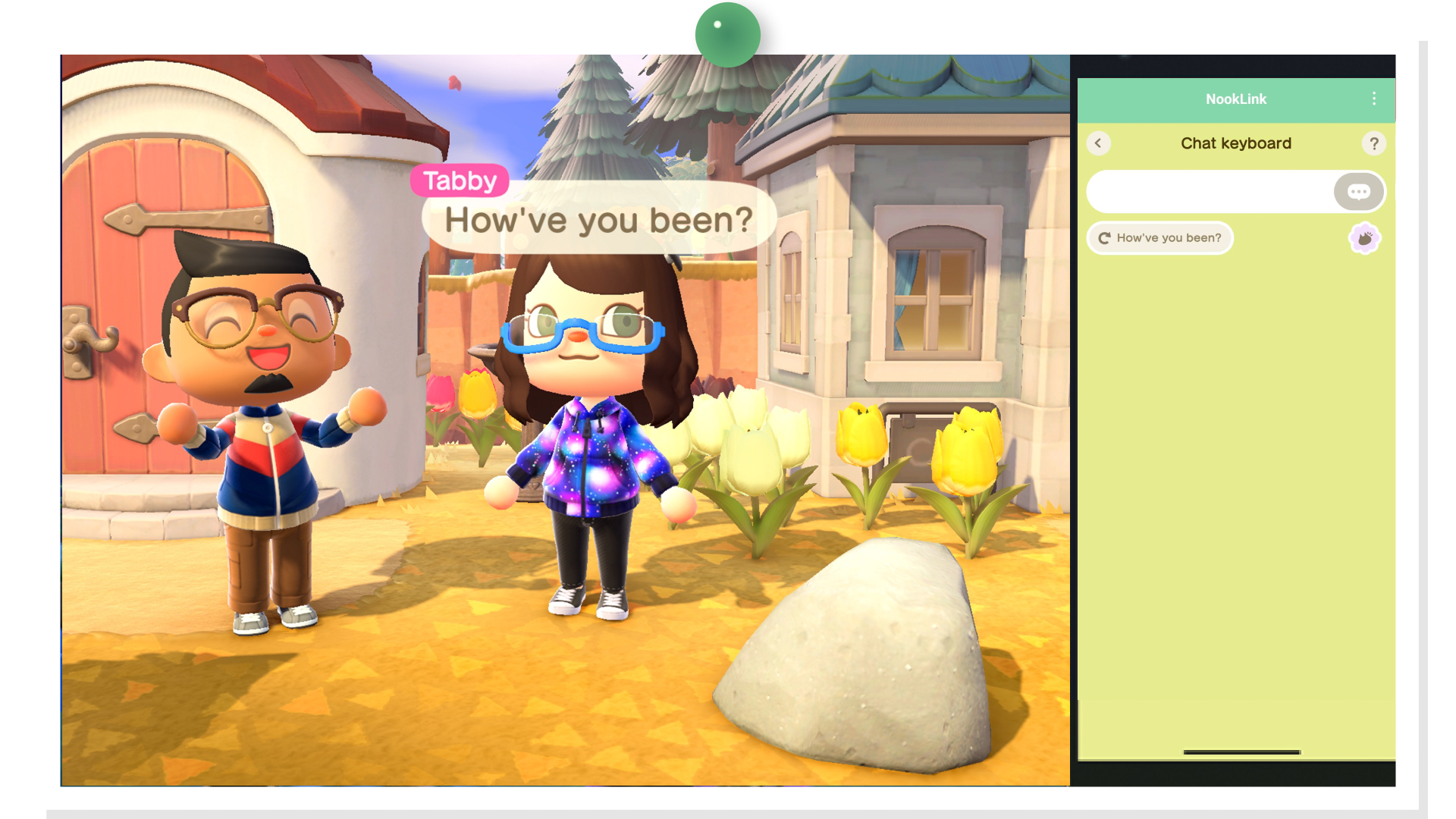Open the NookLink three-dot options menu

tap(1373, 99)
